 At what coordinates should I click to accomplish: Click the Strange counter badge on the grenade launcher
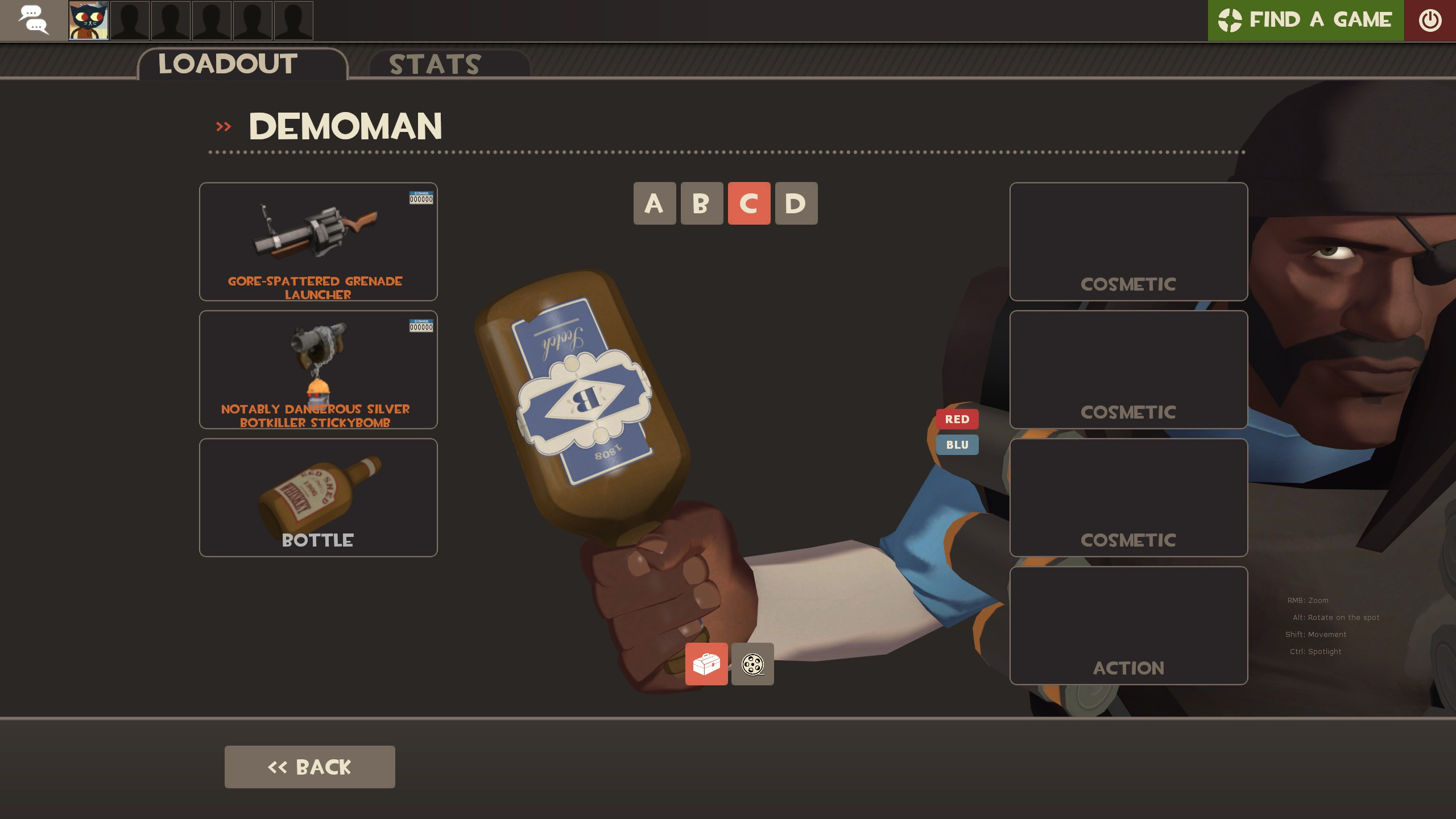tap(421, 198)
